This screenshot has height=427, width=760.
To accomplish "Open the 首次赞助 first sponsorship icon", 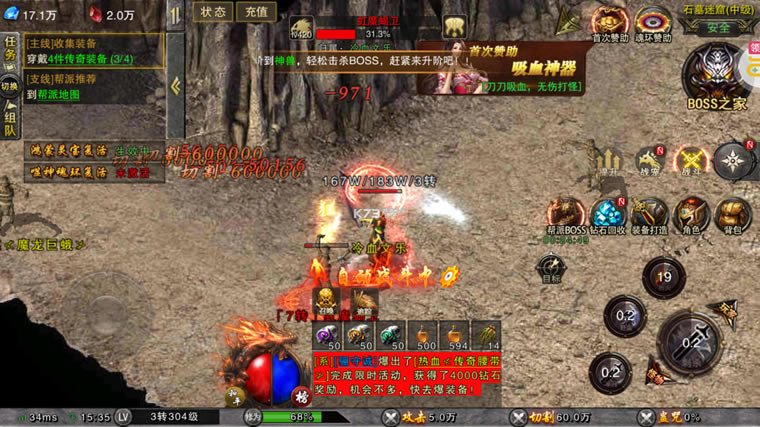I will tap(609, 22).
